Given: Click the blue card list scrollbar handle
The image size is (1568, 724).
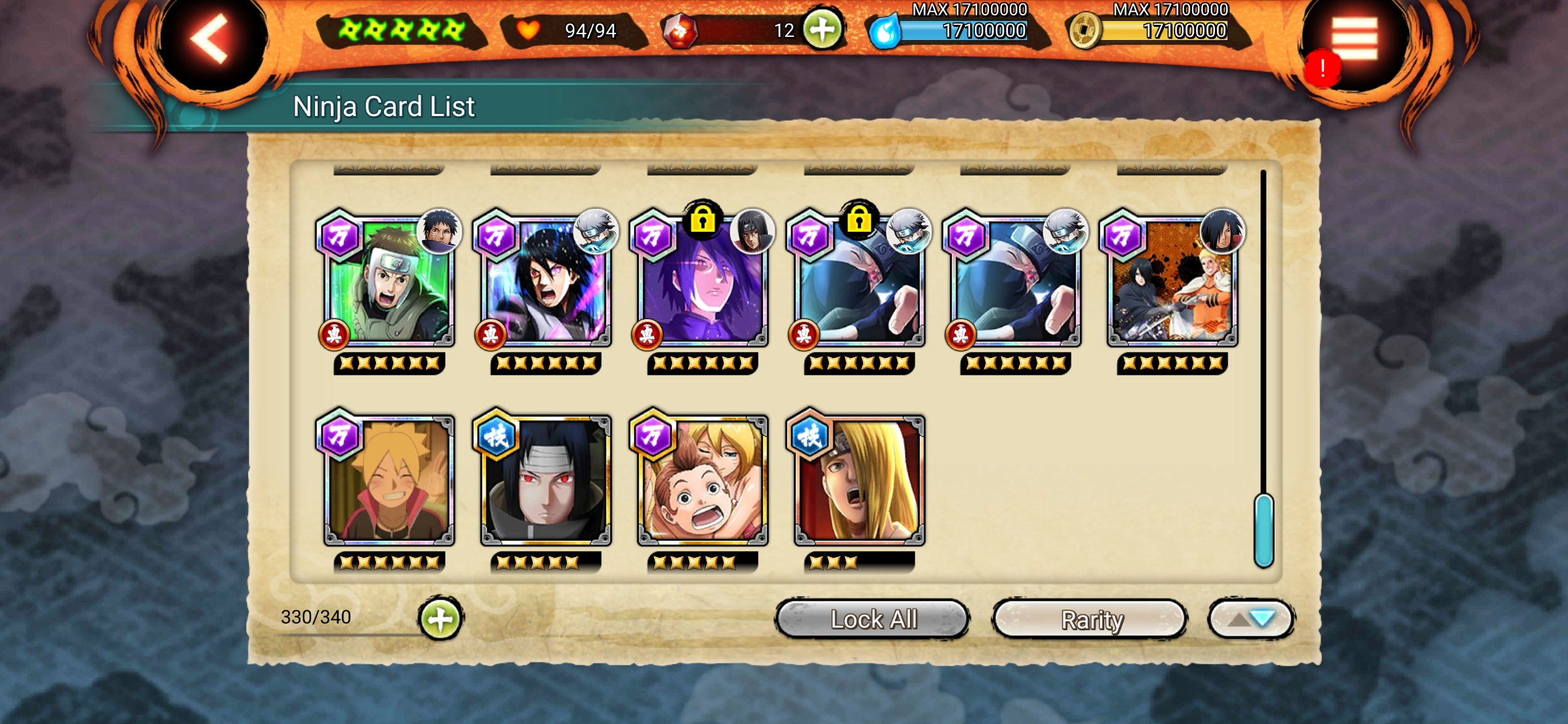Looking at the screenshot, I should point(1264,531).
